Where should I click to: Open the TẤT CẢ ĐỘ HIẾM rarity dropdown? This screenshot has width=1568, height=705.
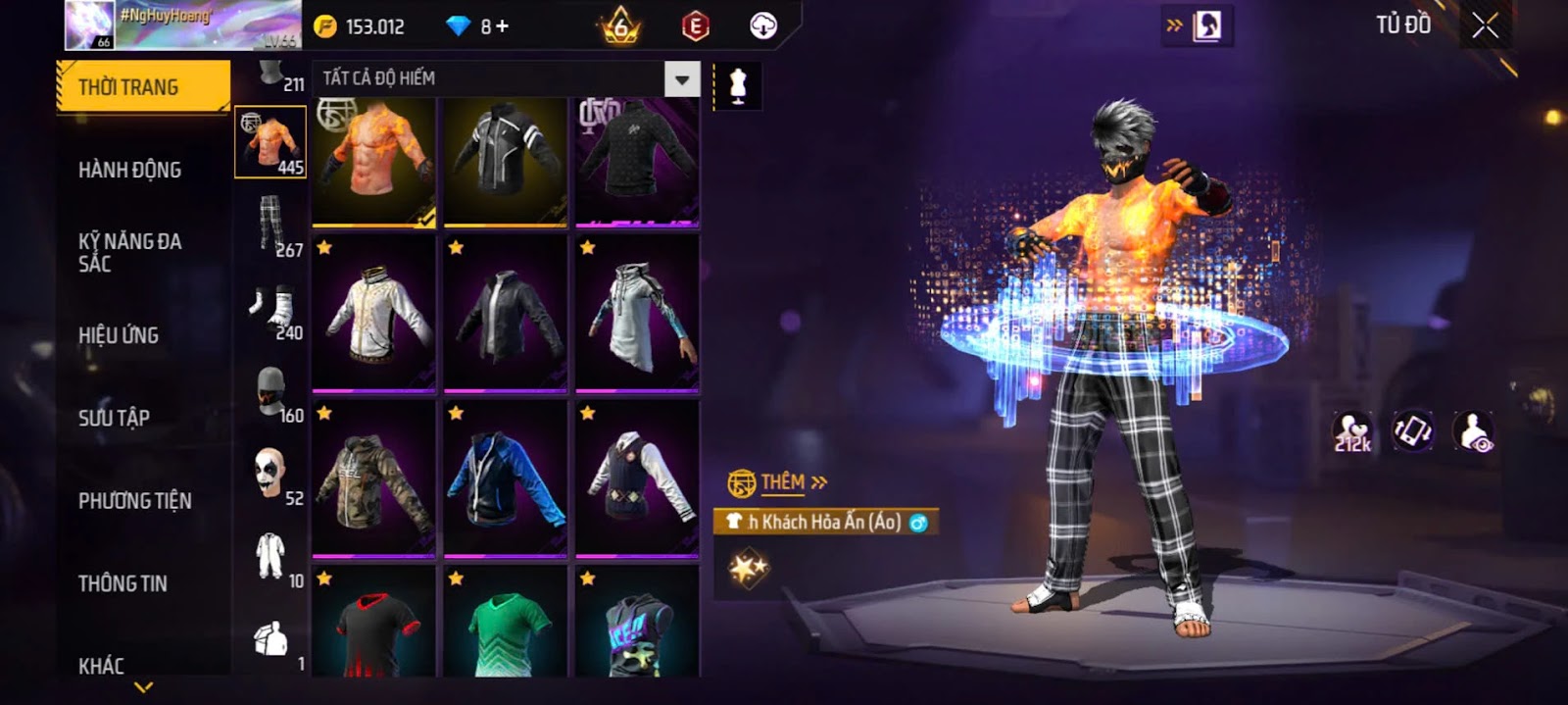point(682,78)
